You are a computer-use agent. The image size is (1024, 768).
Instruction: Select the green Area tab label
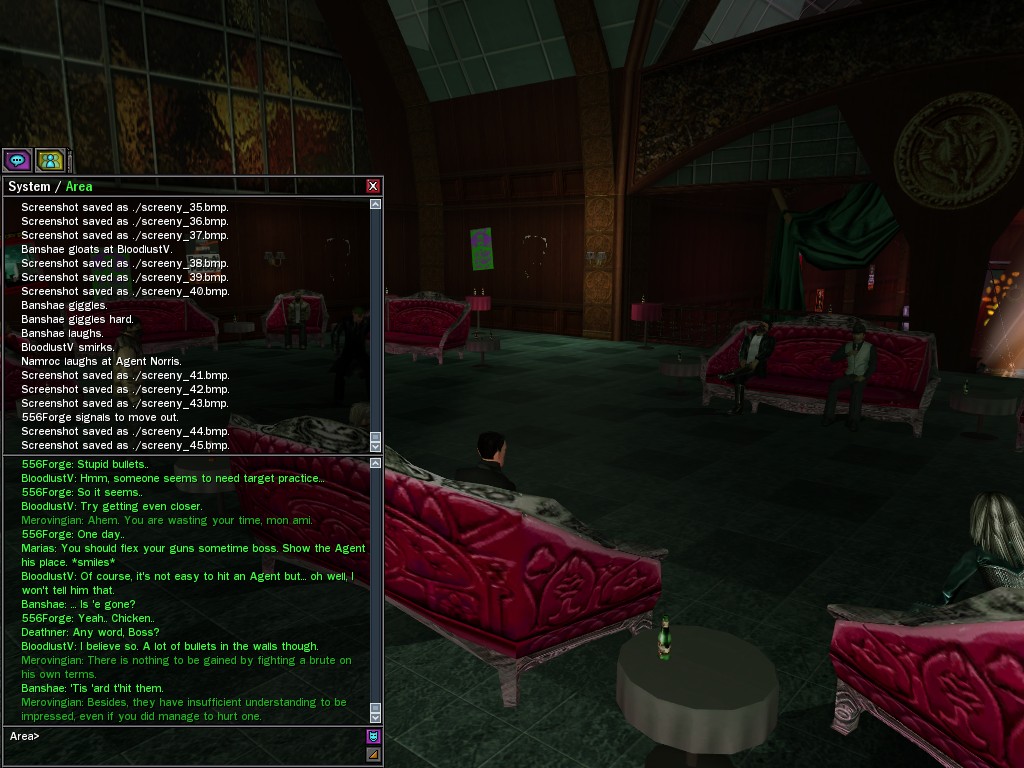(x=79, y=187)
